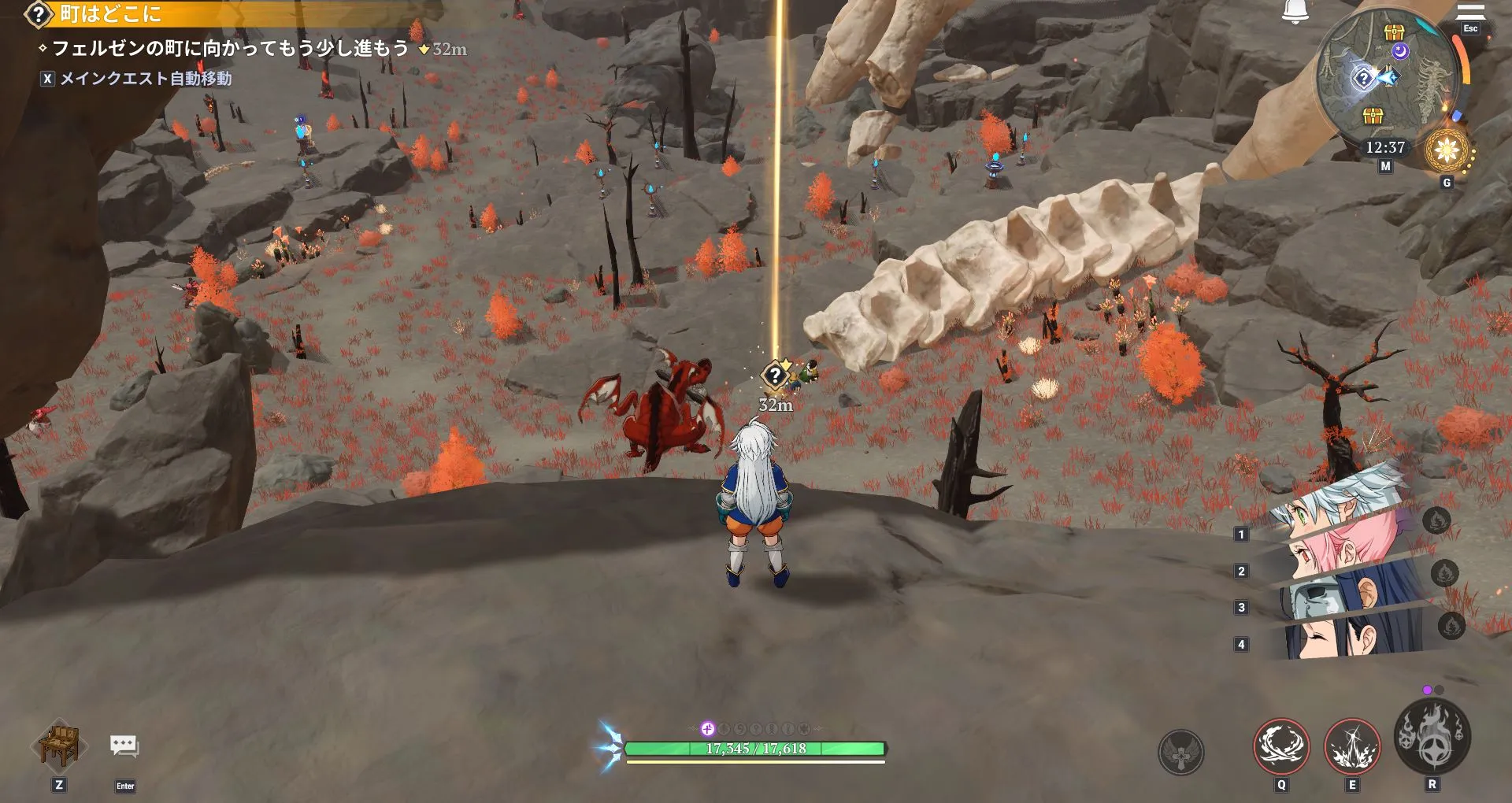Select the 町はどこに quest tracker title
1512x803 pixels.
[x=110, y=13]
